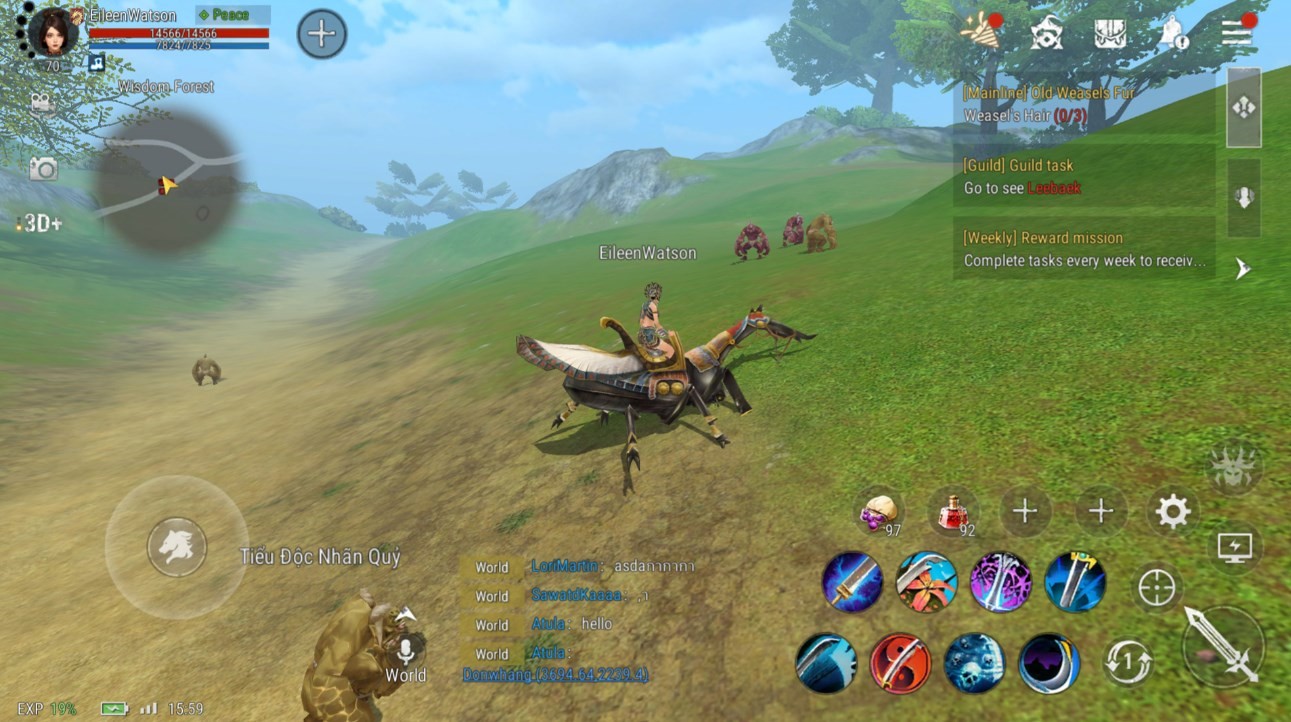Open the Weekly Reward mission entry
This screenshot has height=722, width=1291.
[x=1083, y=249]
